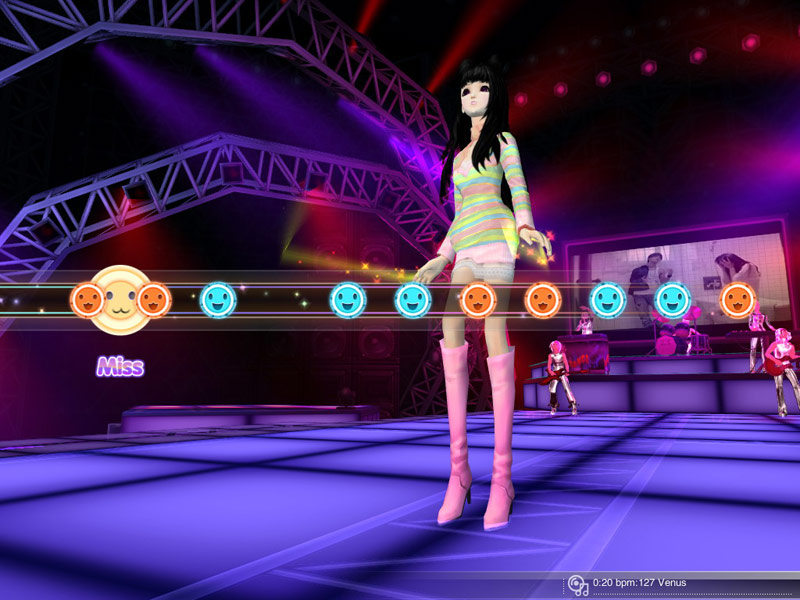Hit the yellow smiley target circle
This screenshot has height=600, width=800.
(x=120, y=299)
